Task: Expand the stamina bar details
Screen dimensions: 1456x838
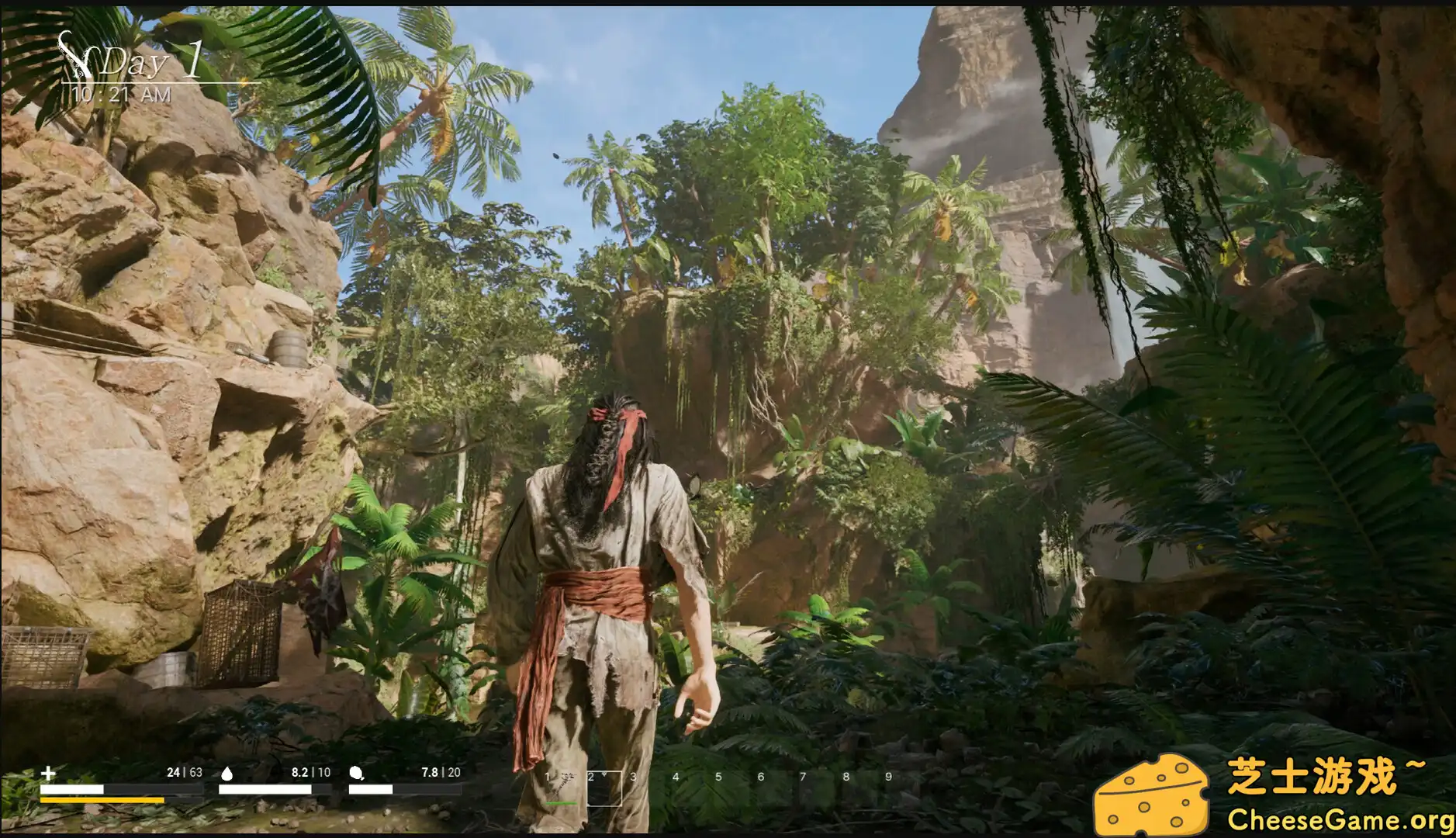Action: click(x=105, y=800)
